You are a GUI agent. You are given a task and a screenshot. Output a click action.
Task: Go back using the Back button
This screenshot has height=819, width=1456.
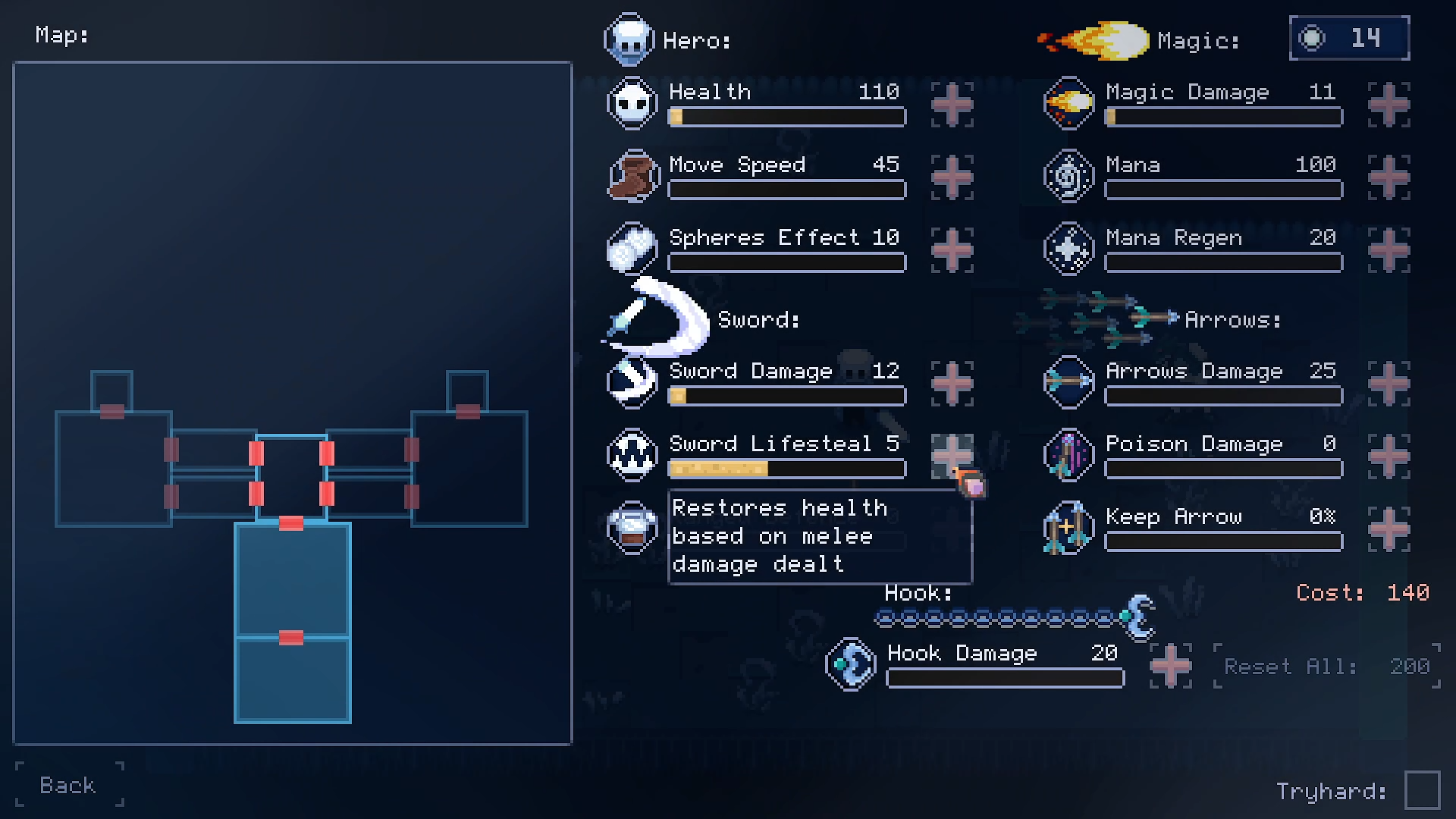68,785
